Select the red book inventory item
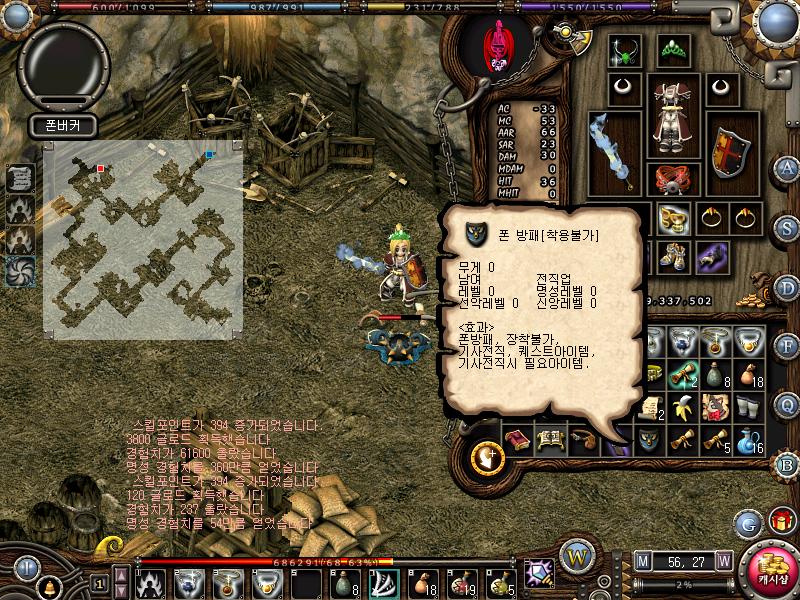The image size is (800, 600). coord(517,440)
